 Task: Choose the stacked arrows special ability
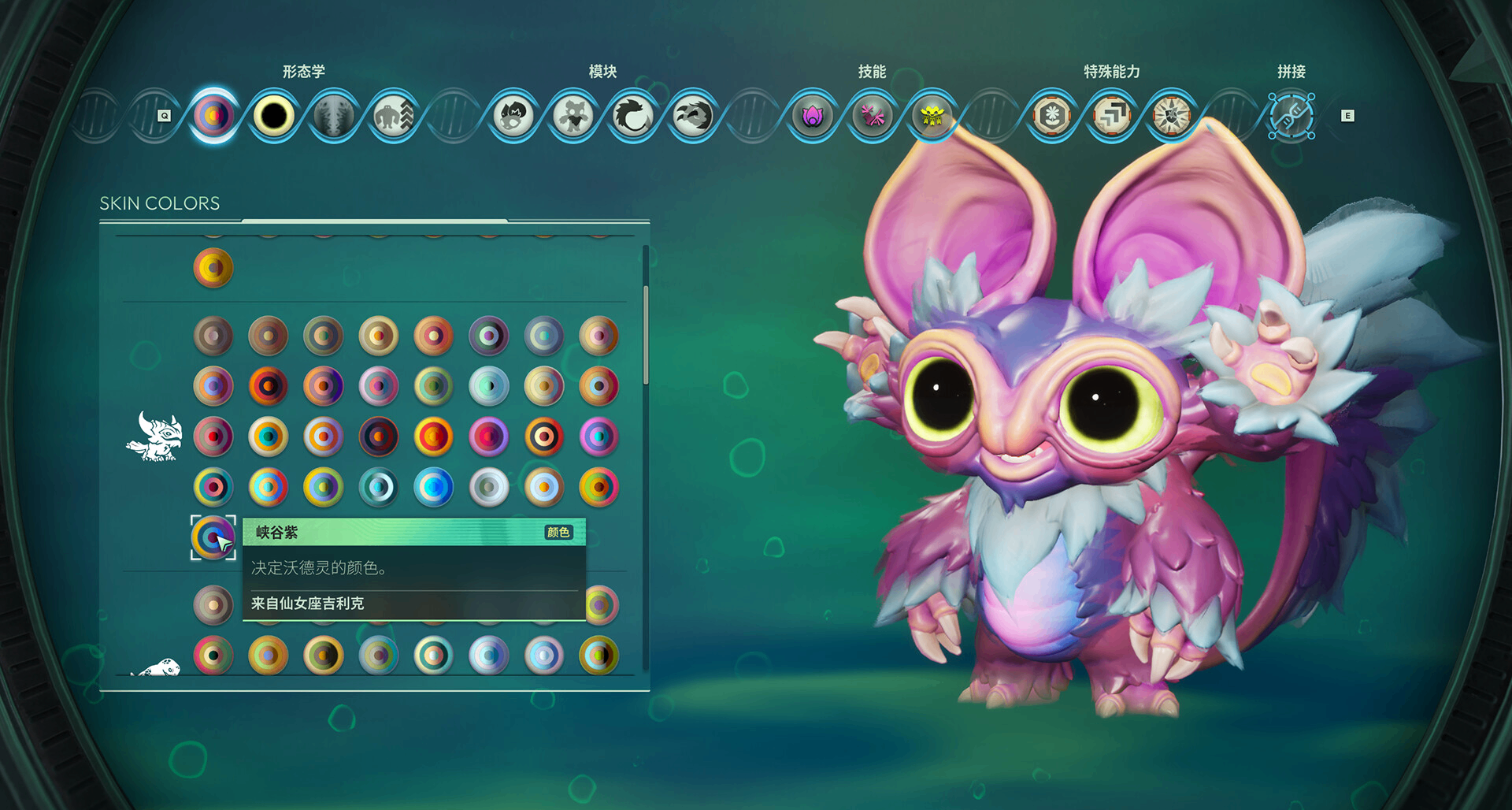1111,116
